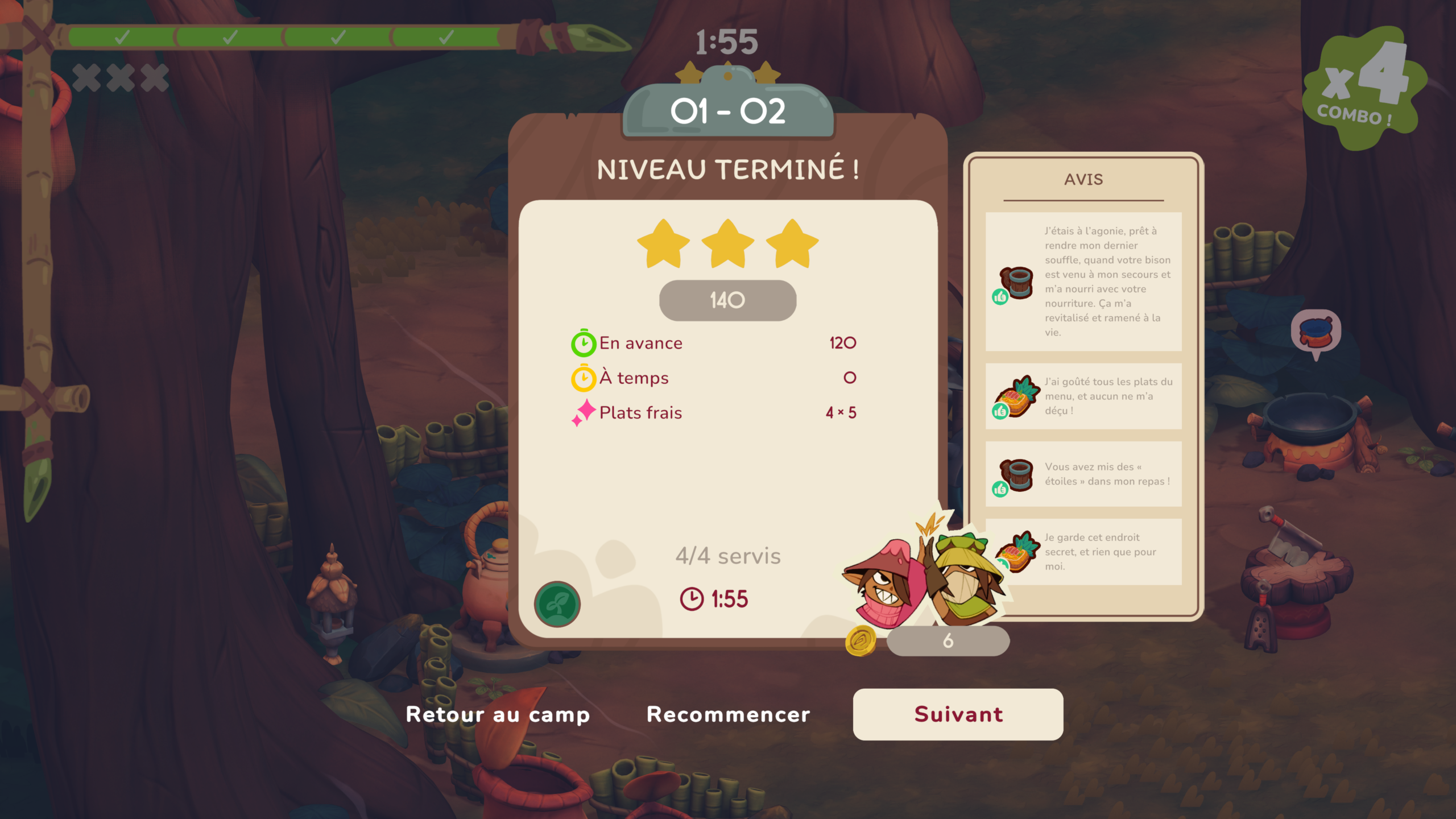1456x819 pixels.
Task: Restart the level with Recommencer
Action: point(728,714)
